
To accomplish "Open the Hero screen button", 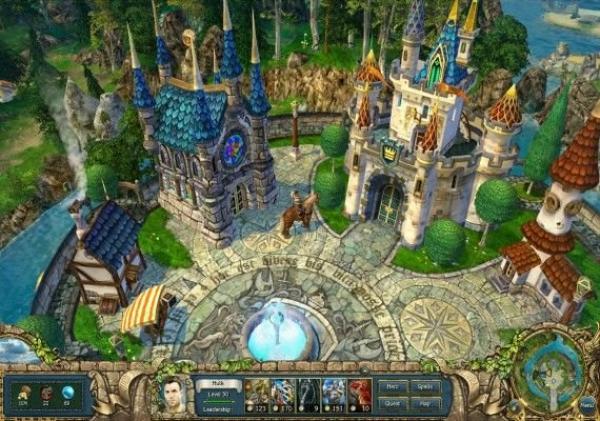I will pyautogui.click(x=394, y=385).
